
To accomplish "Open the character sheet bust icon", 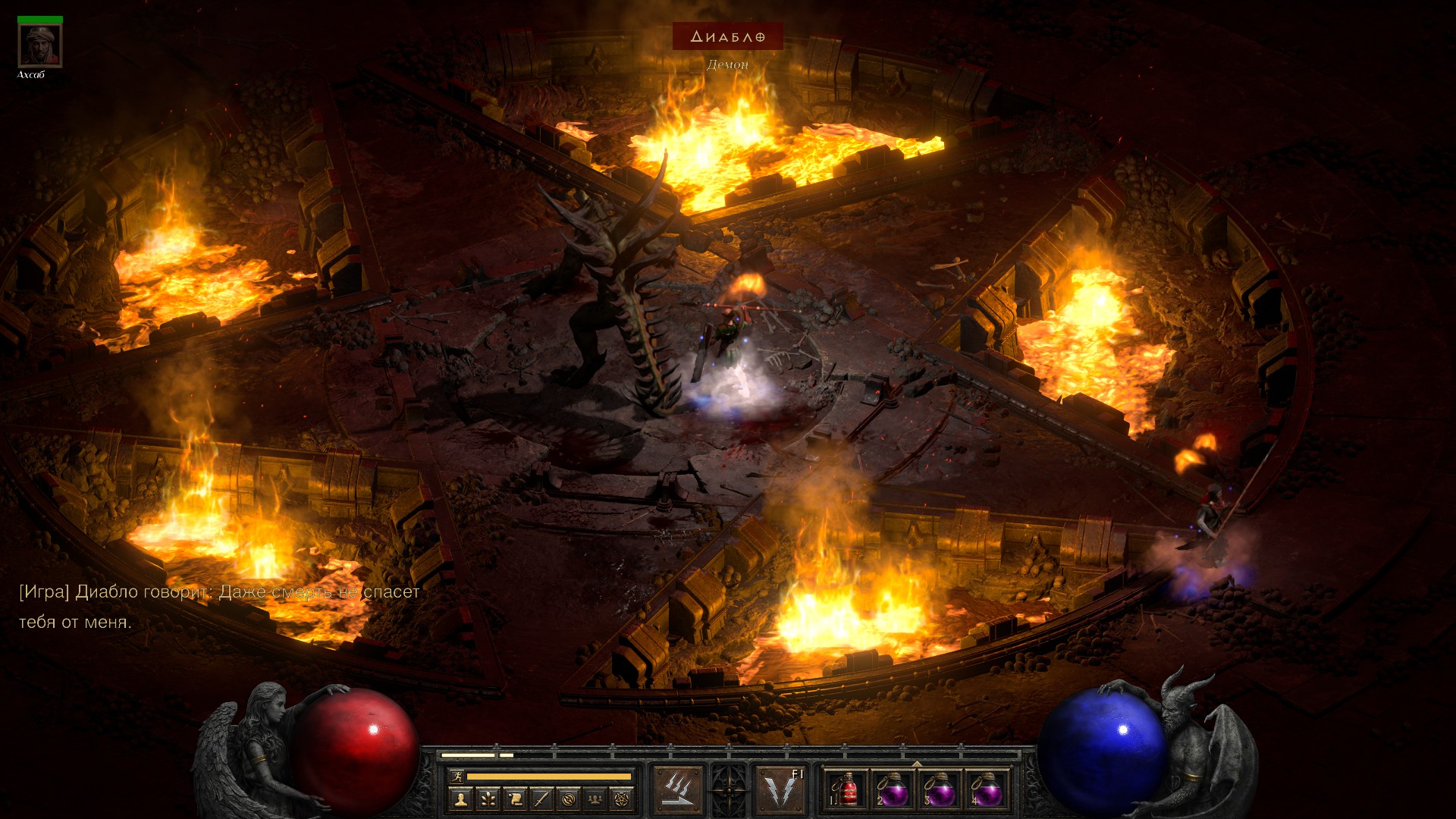I will click(460, 799).
